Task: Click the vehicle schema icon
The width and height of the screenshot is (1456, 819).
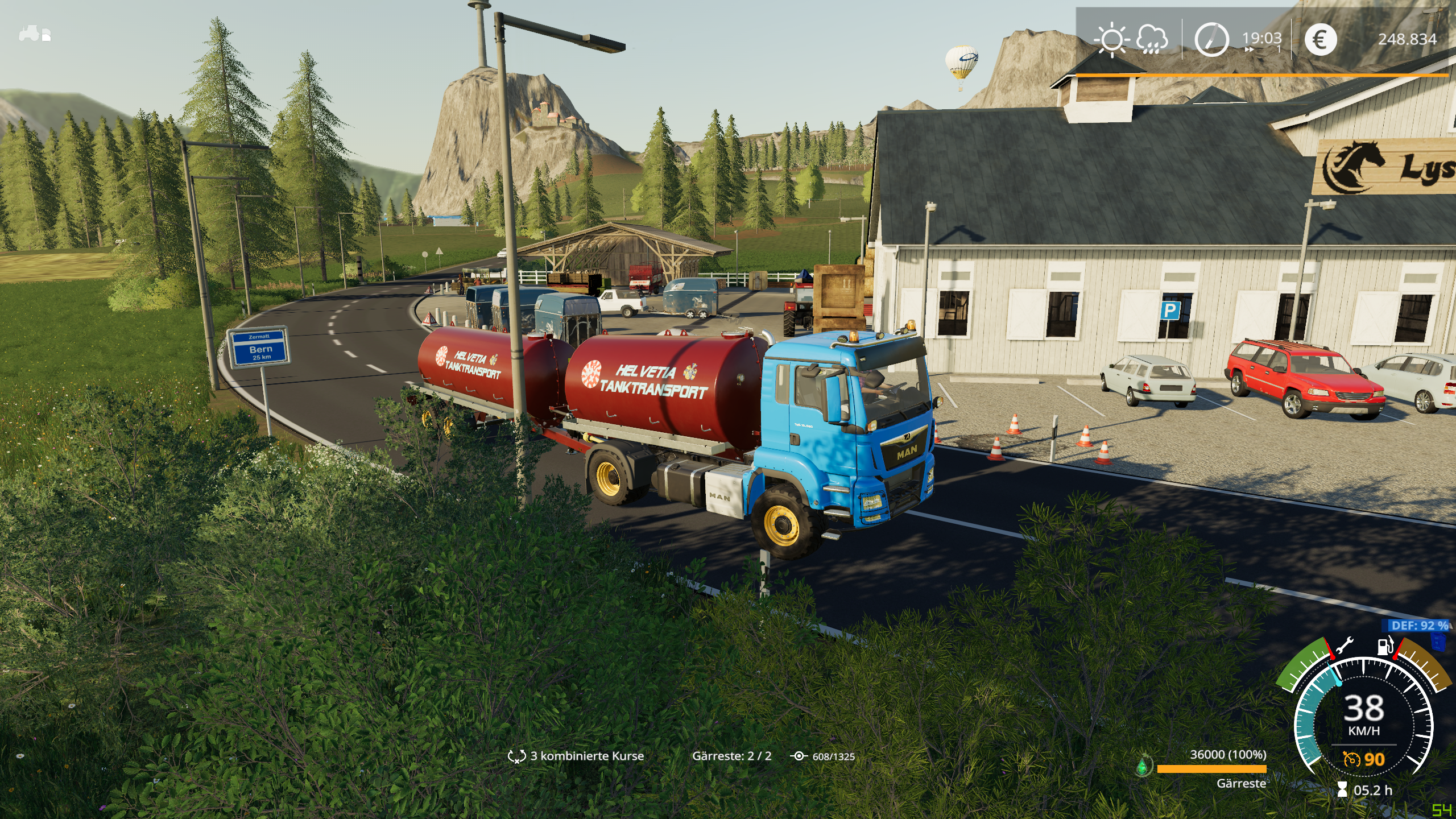Action: tap(35, 34)
